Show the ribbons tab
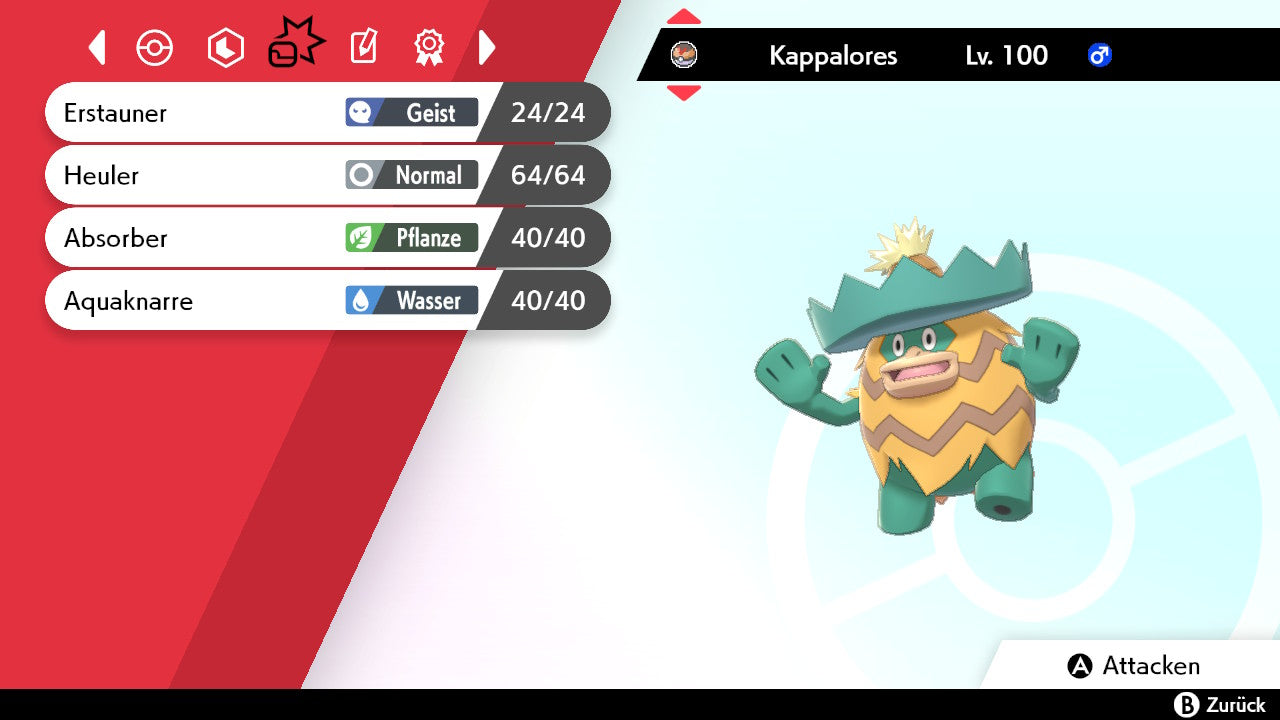This screenshot has height=720, width=1280. point(429,47)
